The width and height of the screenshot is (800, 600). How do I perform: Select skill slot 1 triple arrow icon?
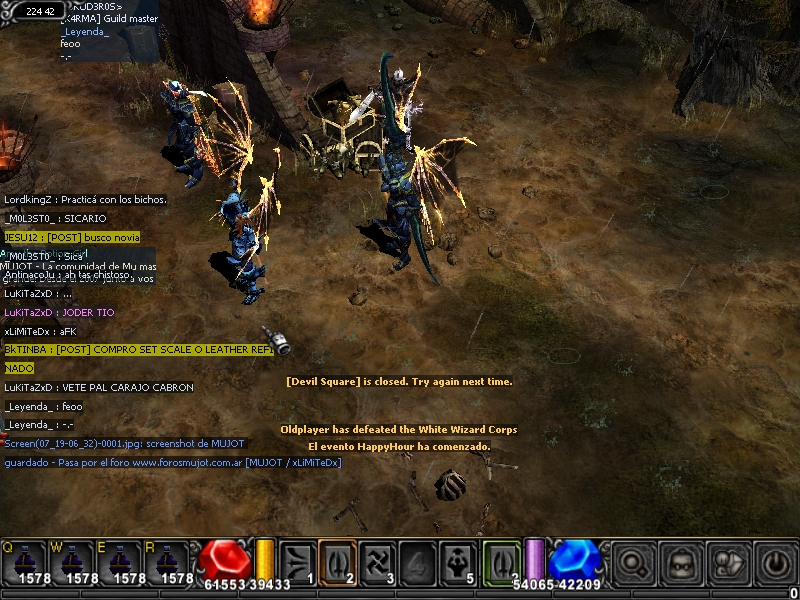tap(297, 560)
